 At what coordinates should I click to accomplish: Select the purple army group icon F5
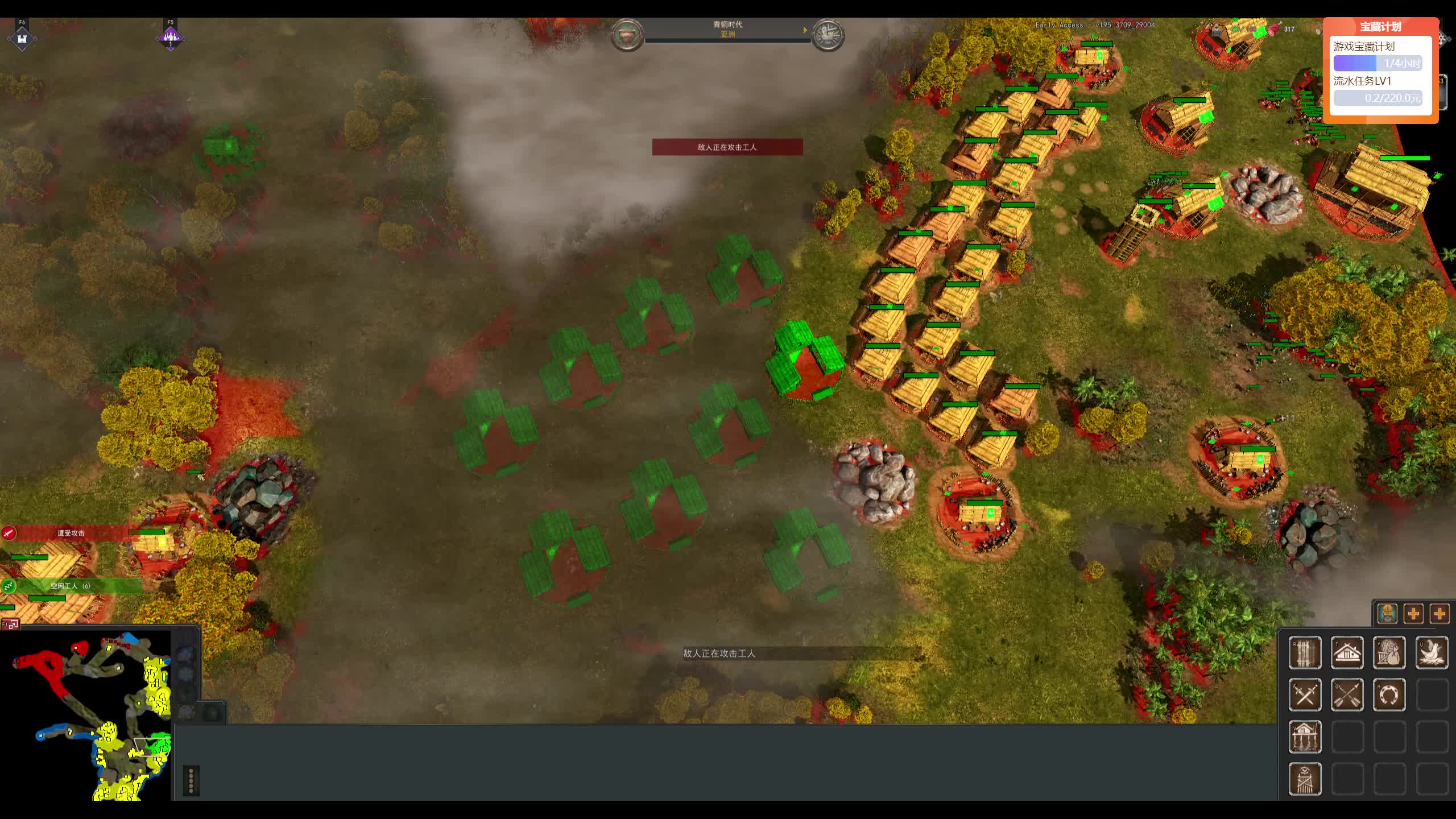170,38
